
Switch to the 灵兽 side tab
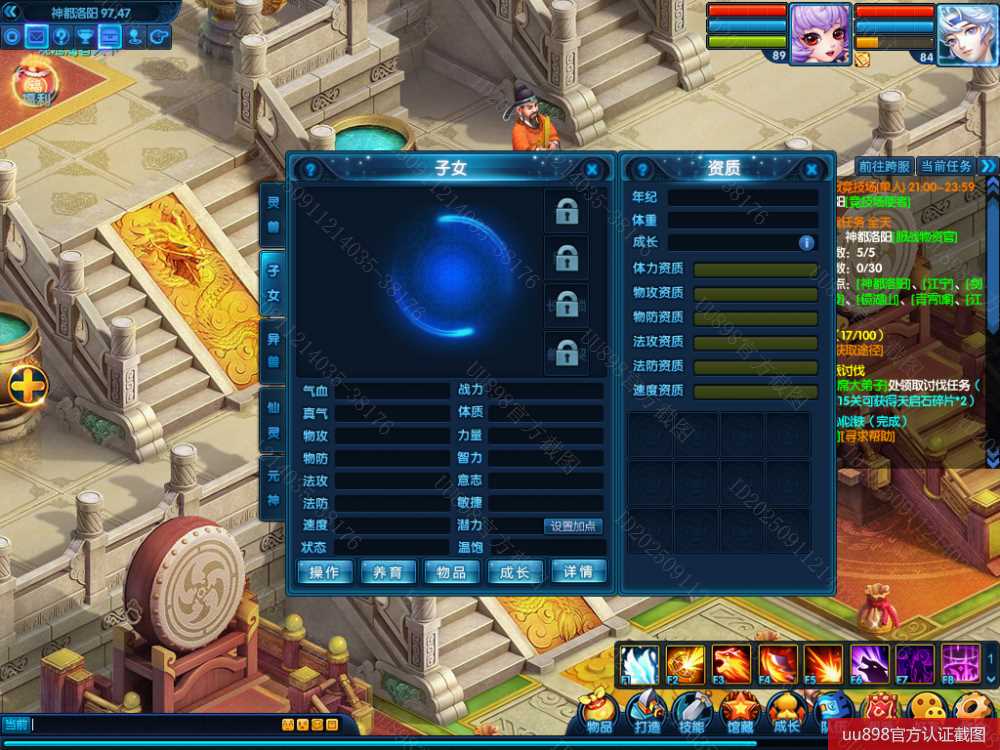coord(272,214)
